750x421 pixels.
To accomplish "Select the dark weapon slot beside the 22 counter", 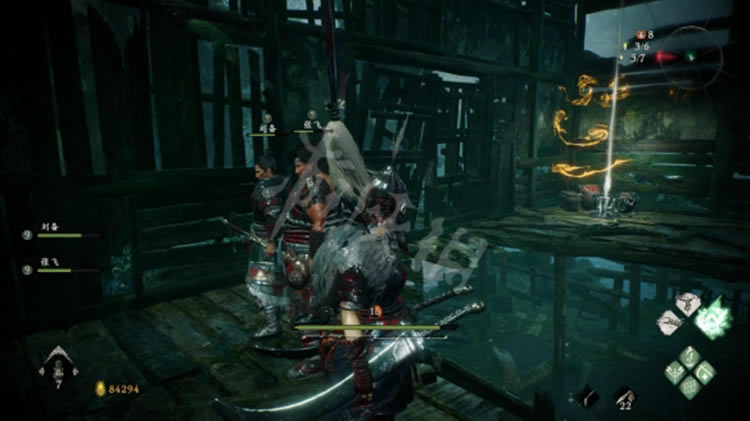I will pyautogui.click(x=587, y=397).
